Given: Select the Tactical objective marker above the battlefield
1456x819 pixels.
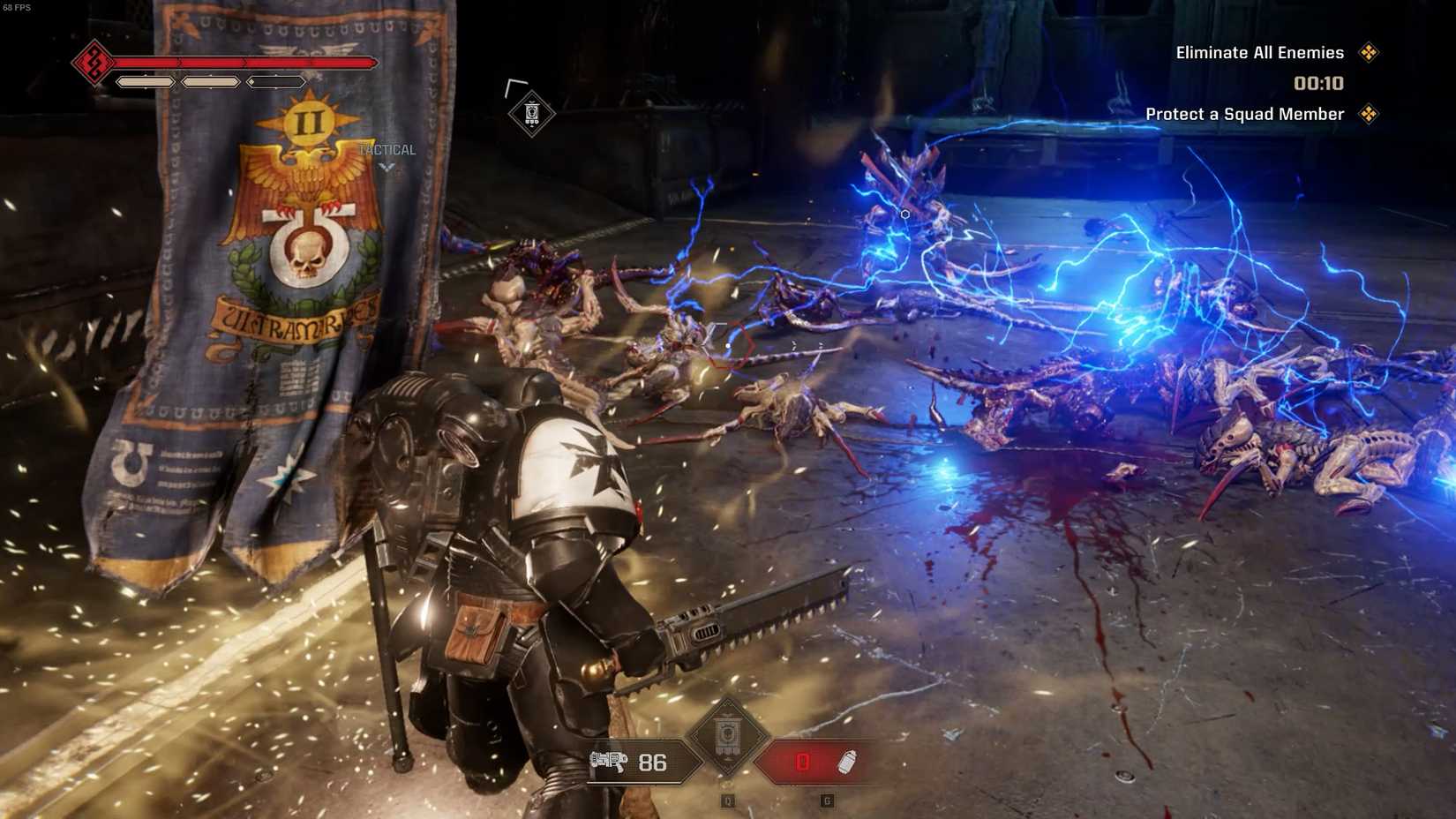Looking at the screenshot, I should click(x=530, y=113).
